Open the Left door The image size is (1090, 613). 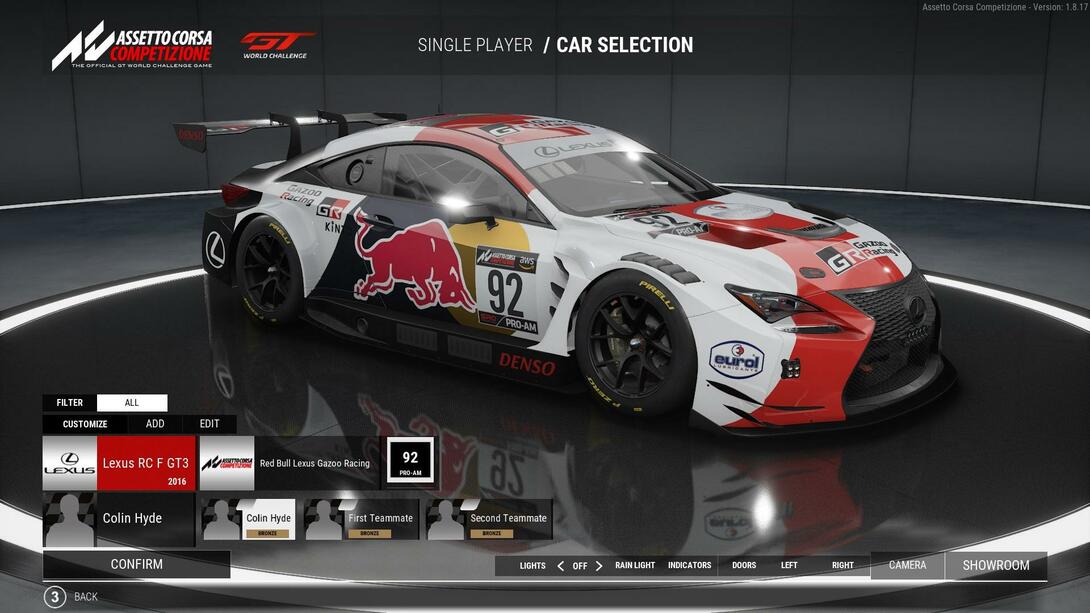tap(789, 566)
